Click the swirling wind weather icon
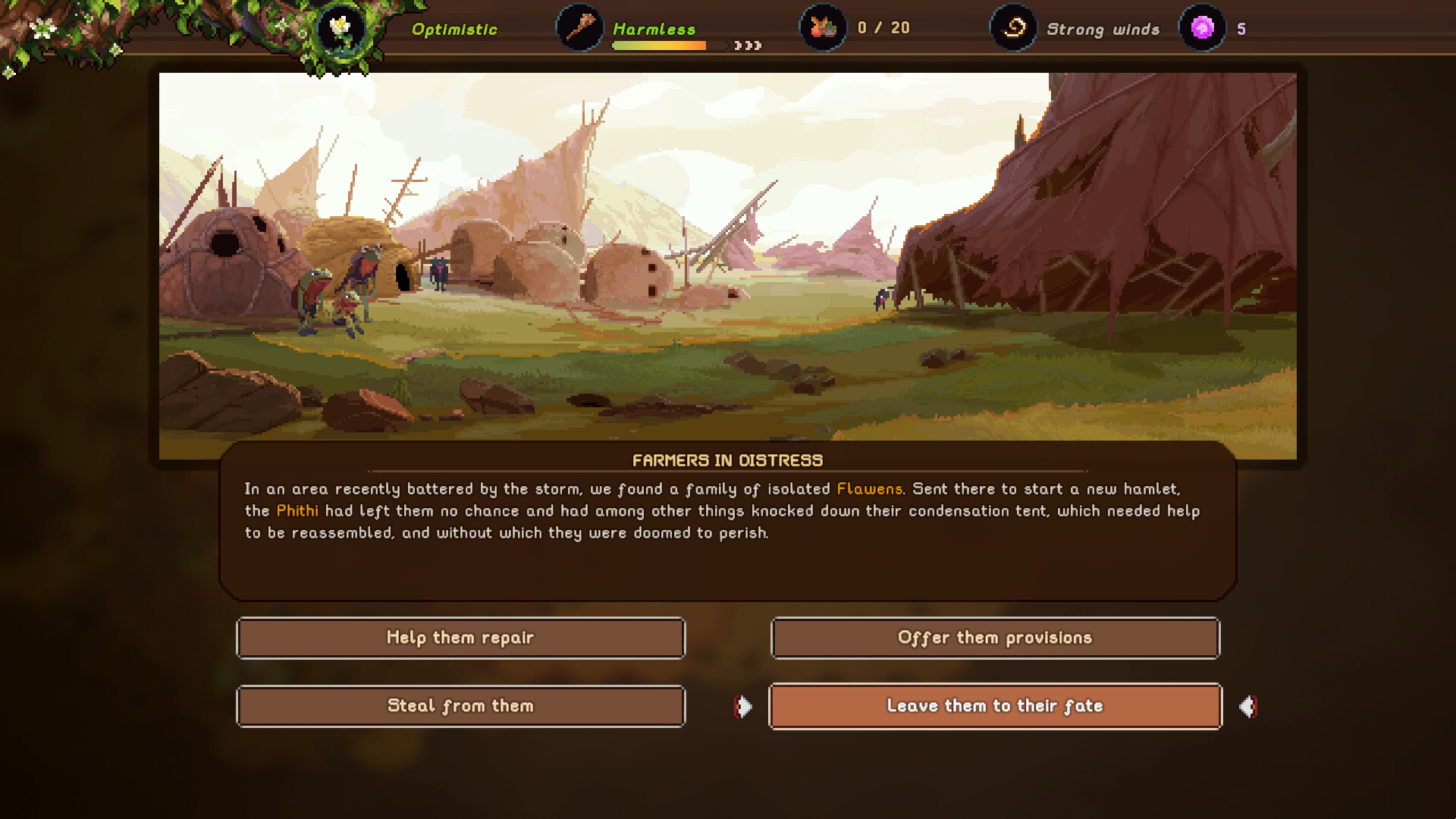Screen dimensions: 1456x819 click(1012, 28)
